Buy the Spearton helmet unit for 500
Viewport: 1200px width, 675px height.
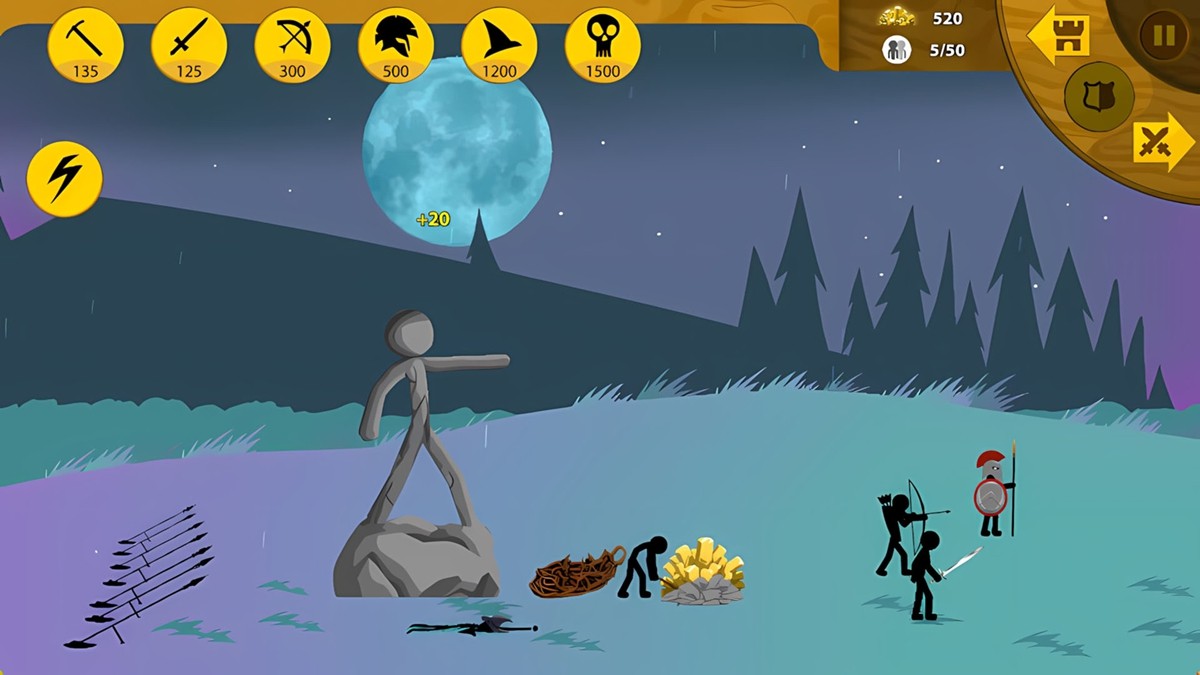(396, 45)
